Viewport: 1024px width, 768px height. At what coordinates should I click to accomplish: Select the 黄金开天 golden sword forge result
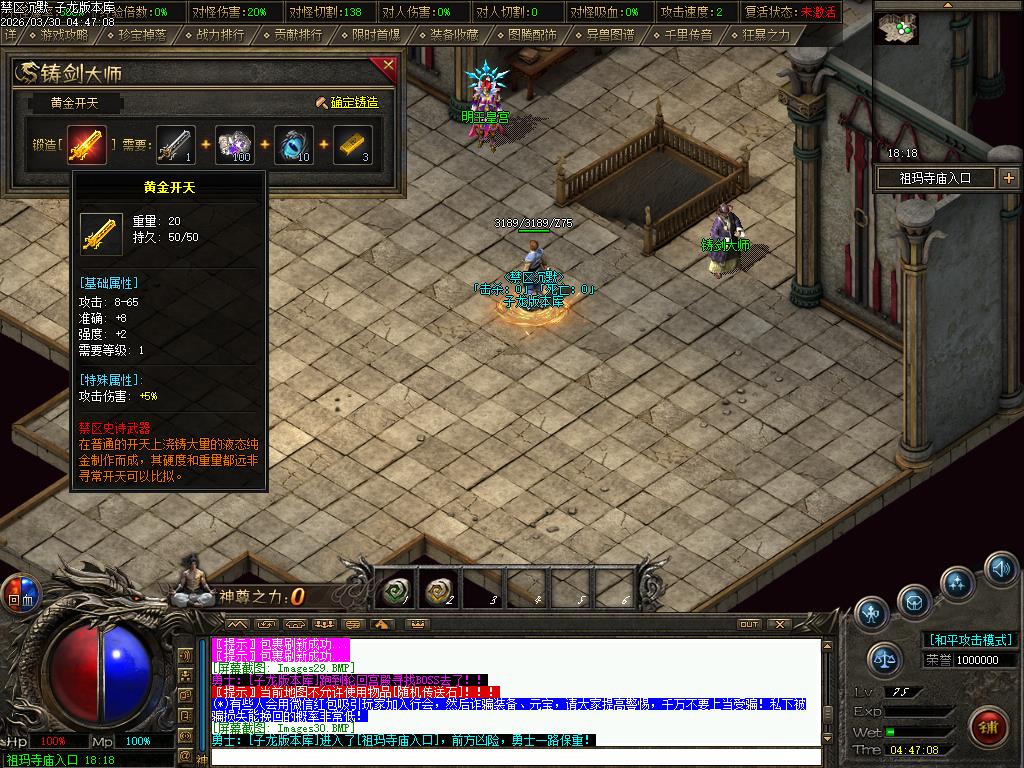[86, 145]
